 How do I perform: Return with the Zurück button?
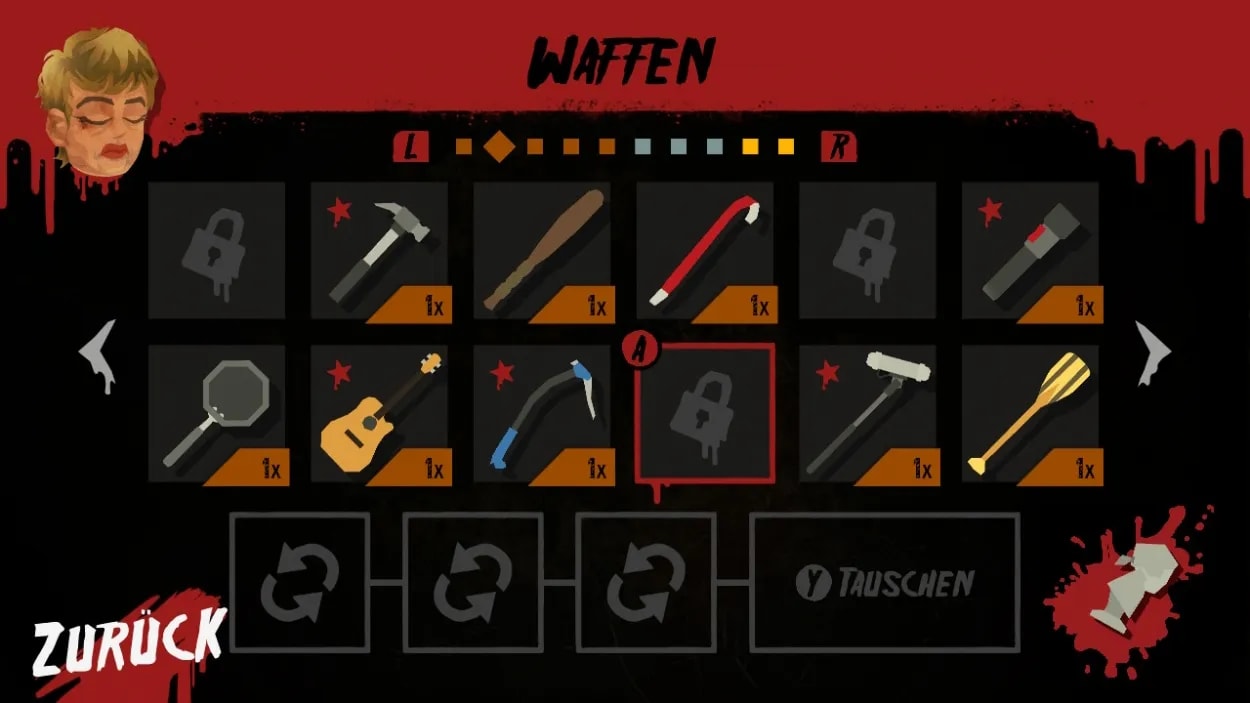(x=128, y=641)
